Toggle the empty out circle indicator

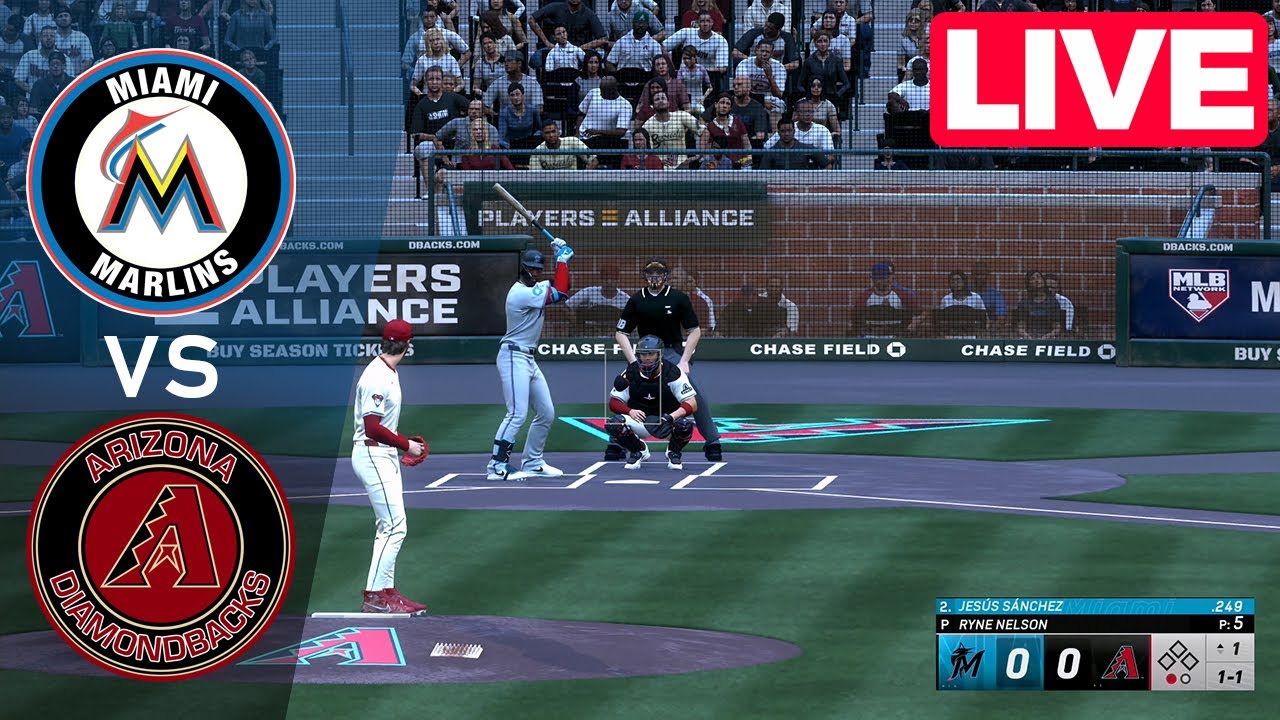point(1185,679)
